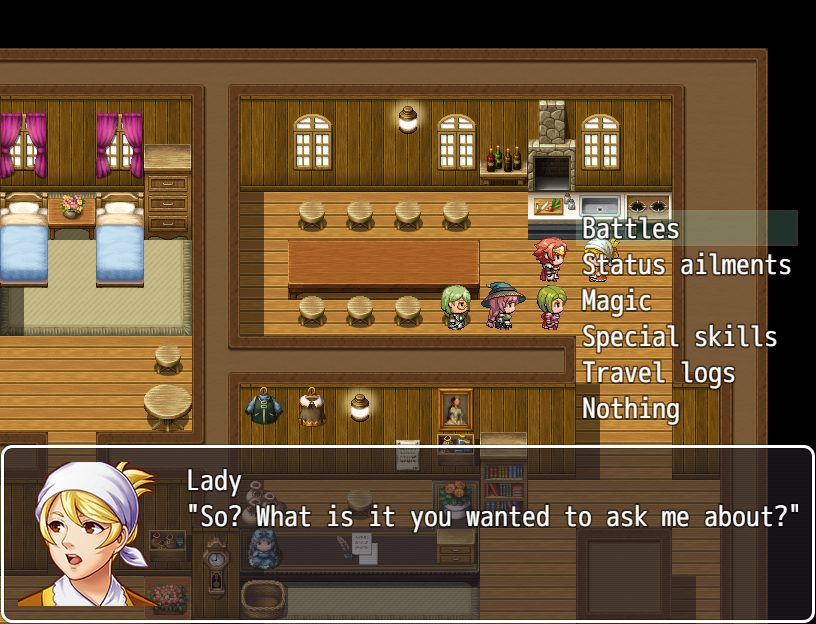Viewport: 816px width, 624px height.
Task: Choose Travel logs in the choice menu
Action: [x=658, y=373]
